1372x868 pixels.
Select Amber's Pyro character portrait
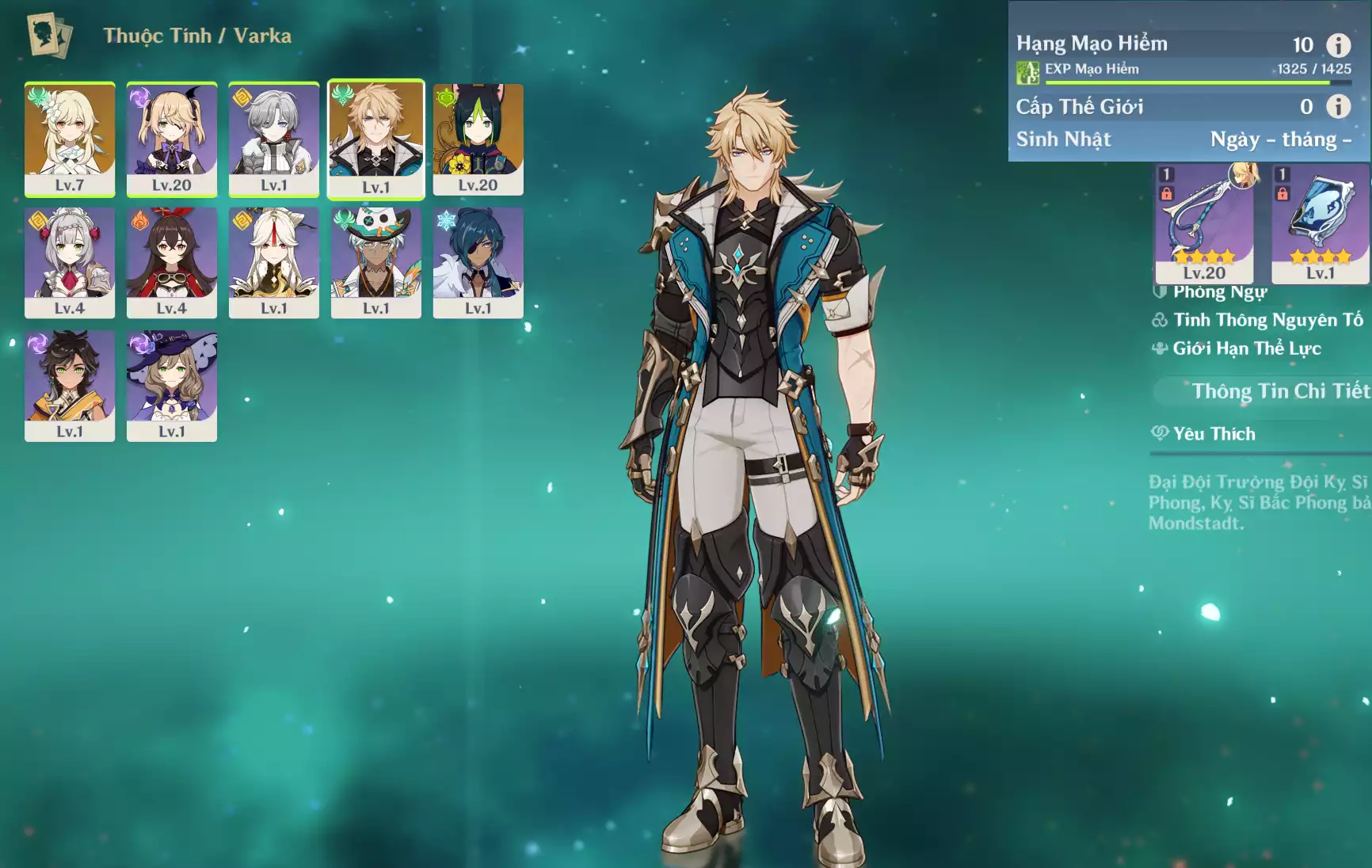[x=172, y=262]
